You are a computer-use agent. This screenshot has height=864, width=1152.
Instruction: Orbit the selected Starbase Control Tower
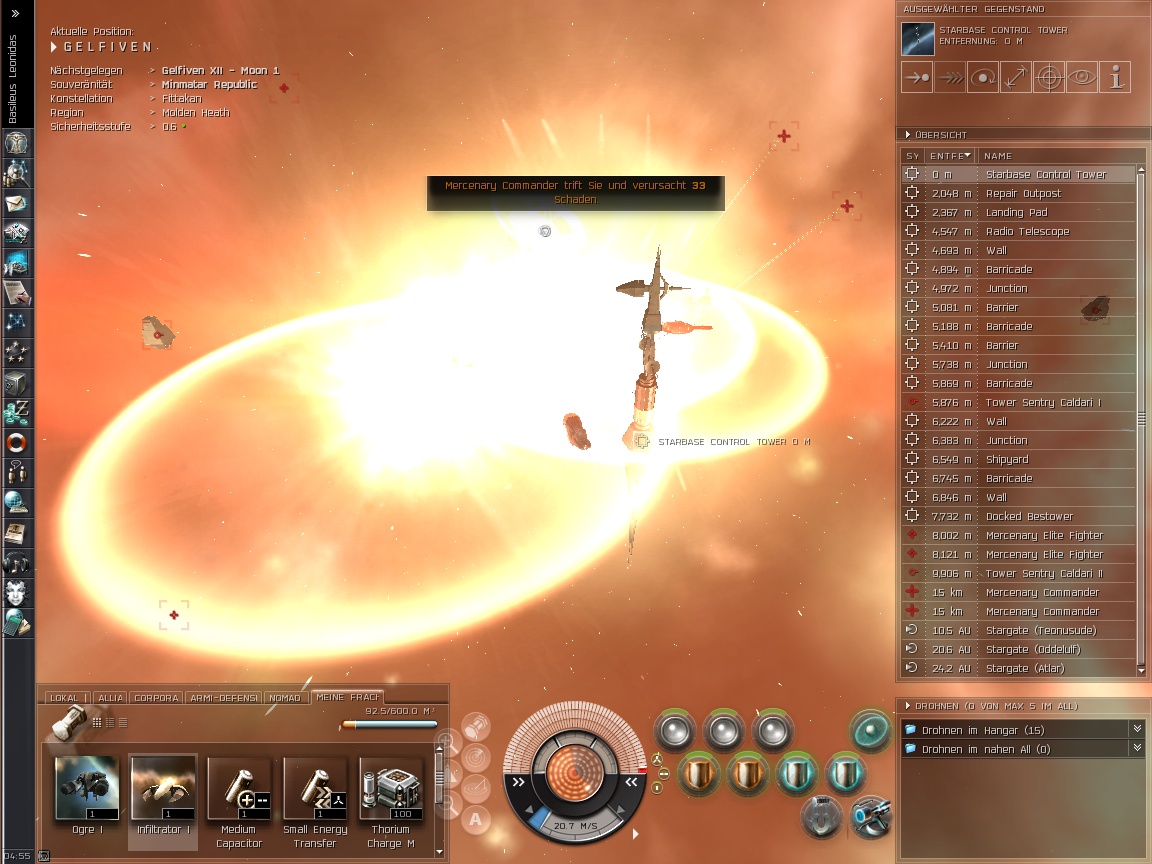click(983, 77)
